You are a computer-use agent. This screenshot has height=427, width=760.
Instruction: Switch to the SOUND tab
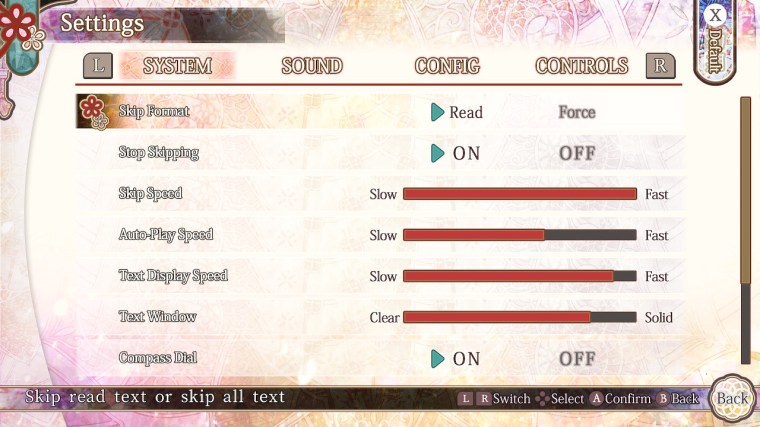pyautogui.click(x=311, y=67)
